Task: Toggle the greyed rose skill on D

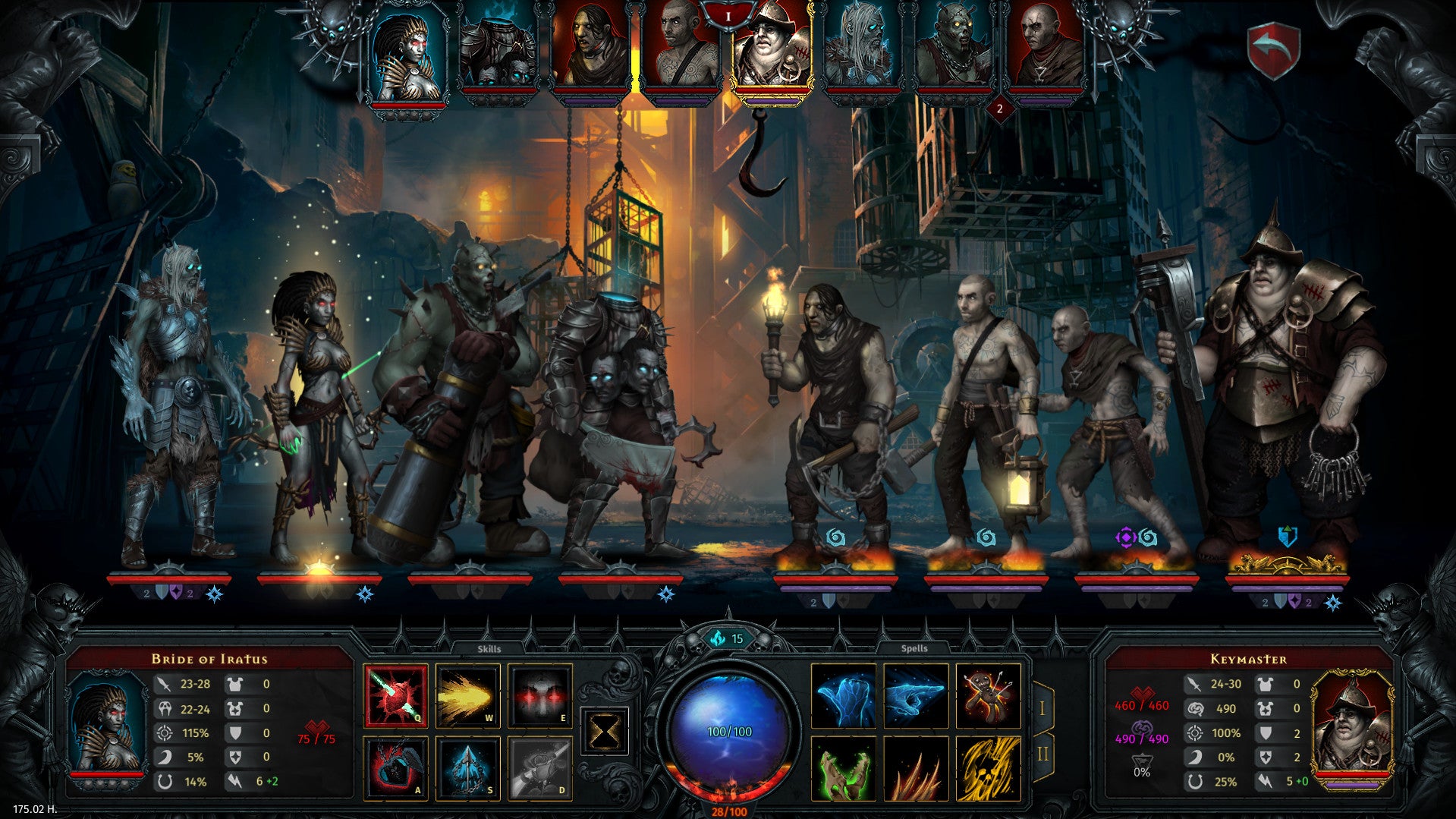Action: tap(540, 767)
